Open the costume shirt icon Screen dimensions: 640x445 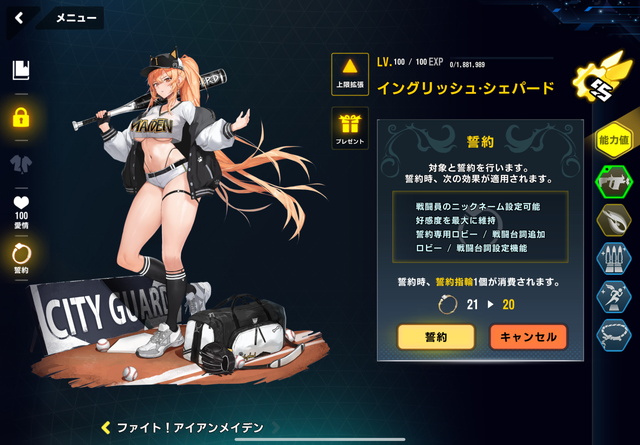coord(20,163)
